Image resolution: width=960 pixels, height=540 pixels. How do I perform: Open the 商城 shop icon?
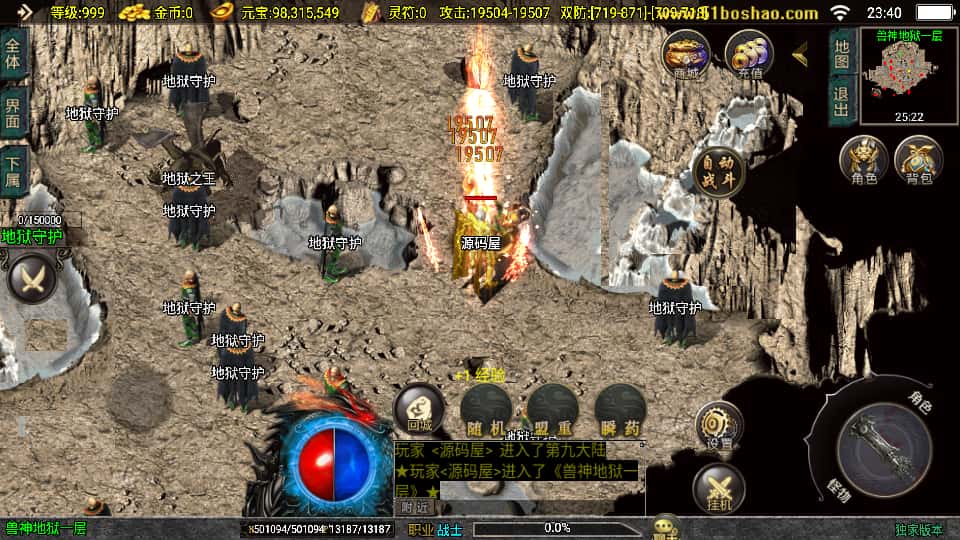[x=686, y=54]
